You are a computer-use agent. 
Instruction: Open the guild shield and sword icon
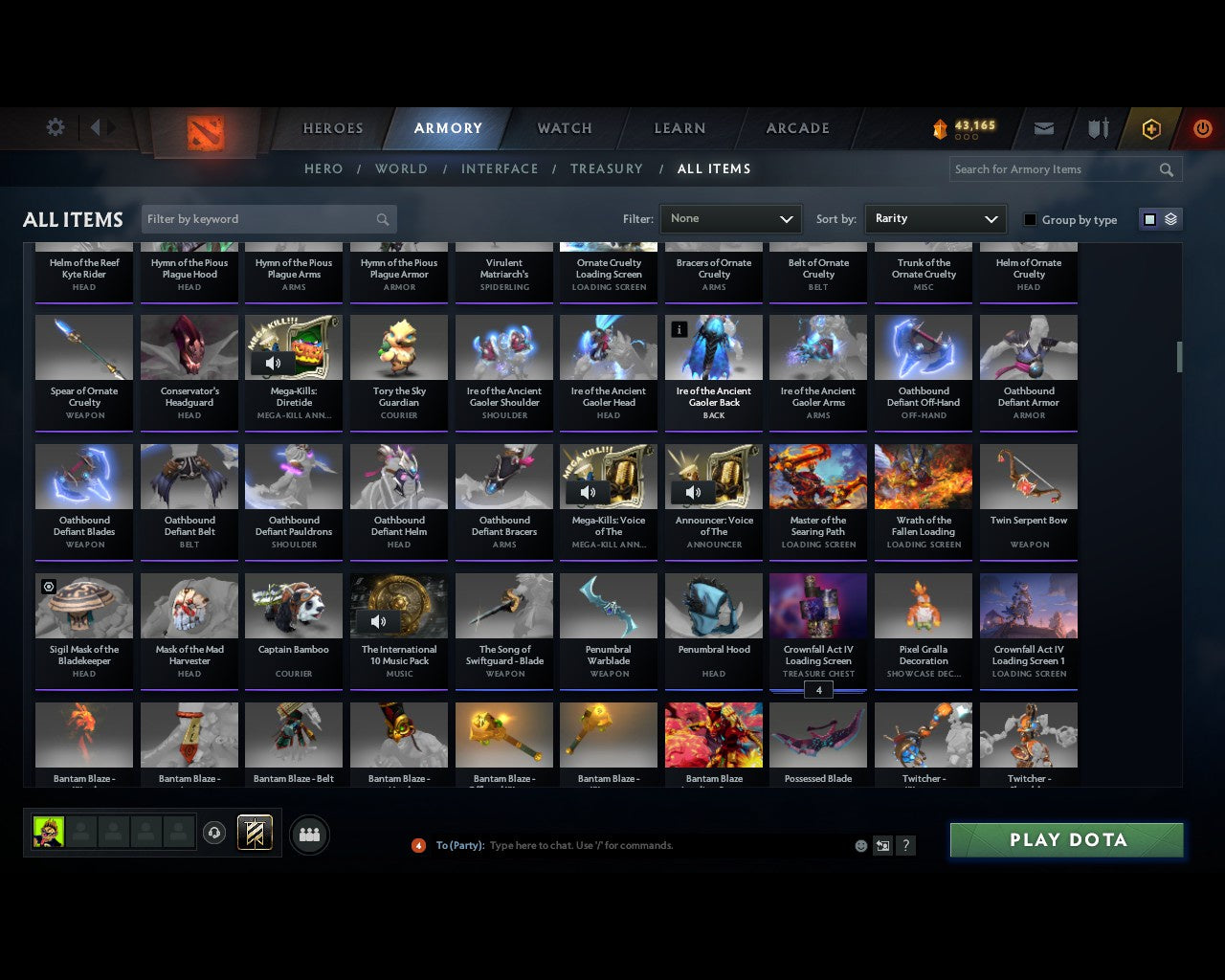1097,128
